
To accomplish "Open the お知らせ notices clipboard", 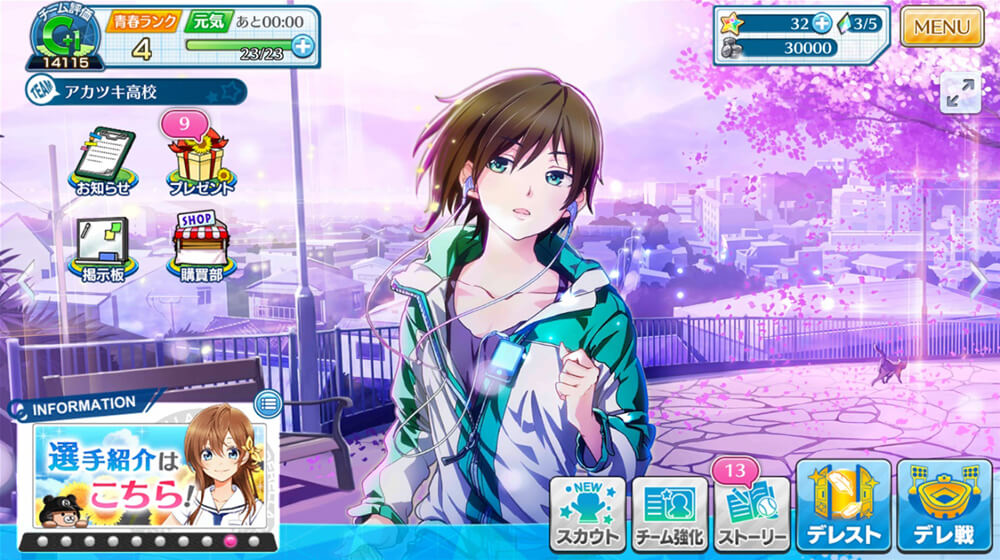I will (x=102, y=160).
